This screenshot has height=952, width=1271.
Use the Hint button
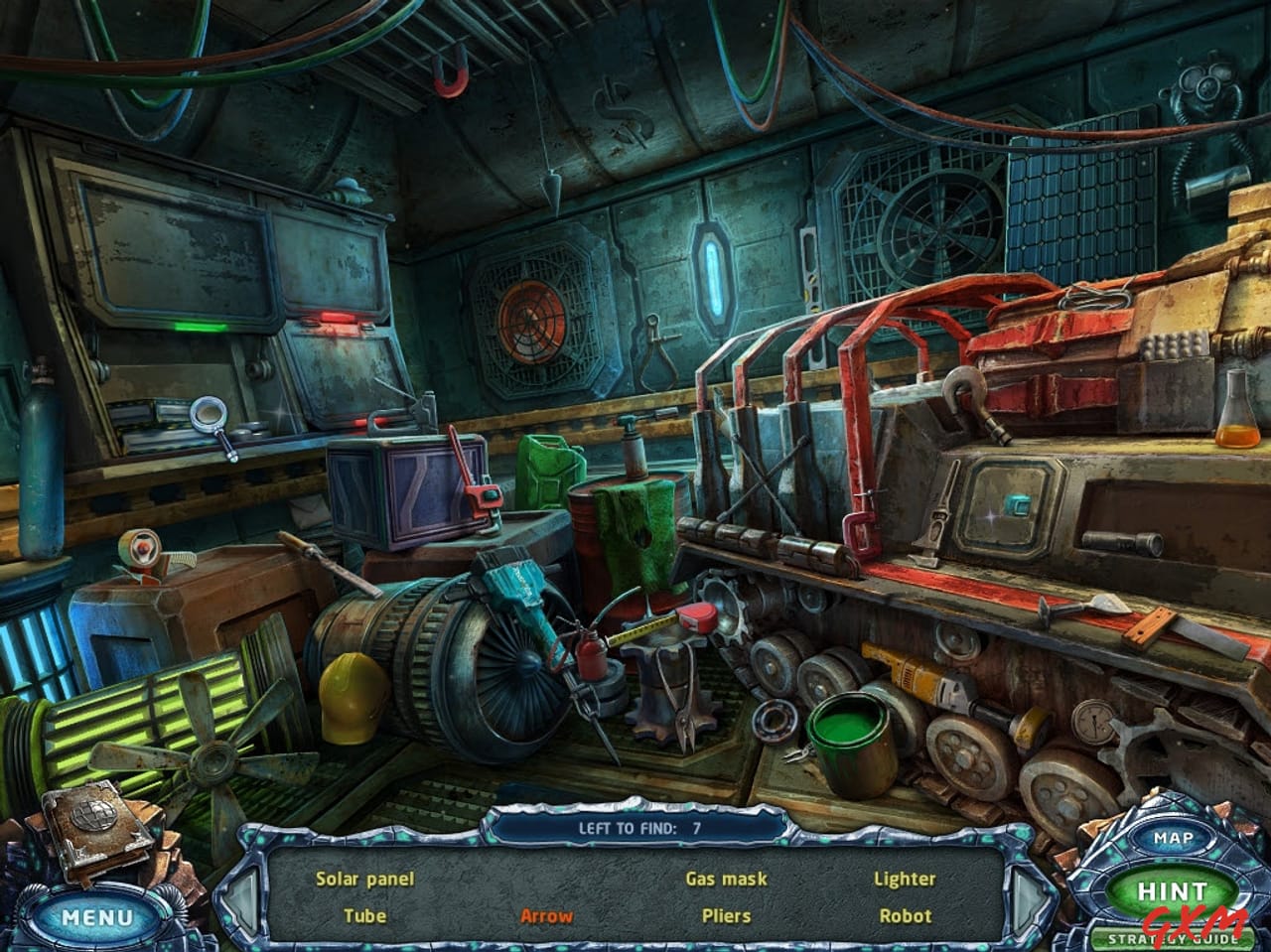(1172, 890)
